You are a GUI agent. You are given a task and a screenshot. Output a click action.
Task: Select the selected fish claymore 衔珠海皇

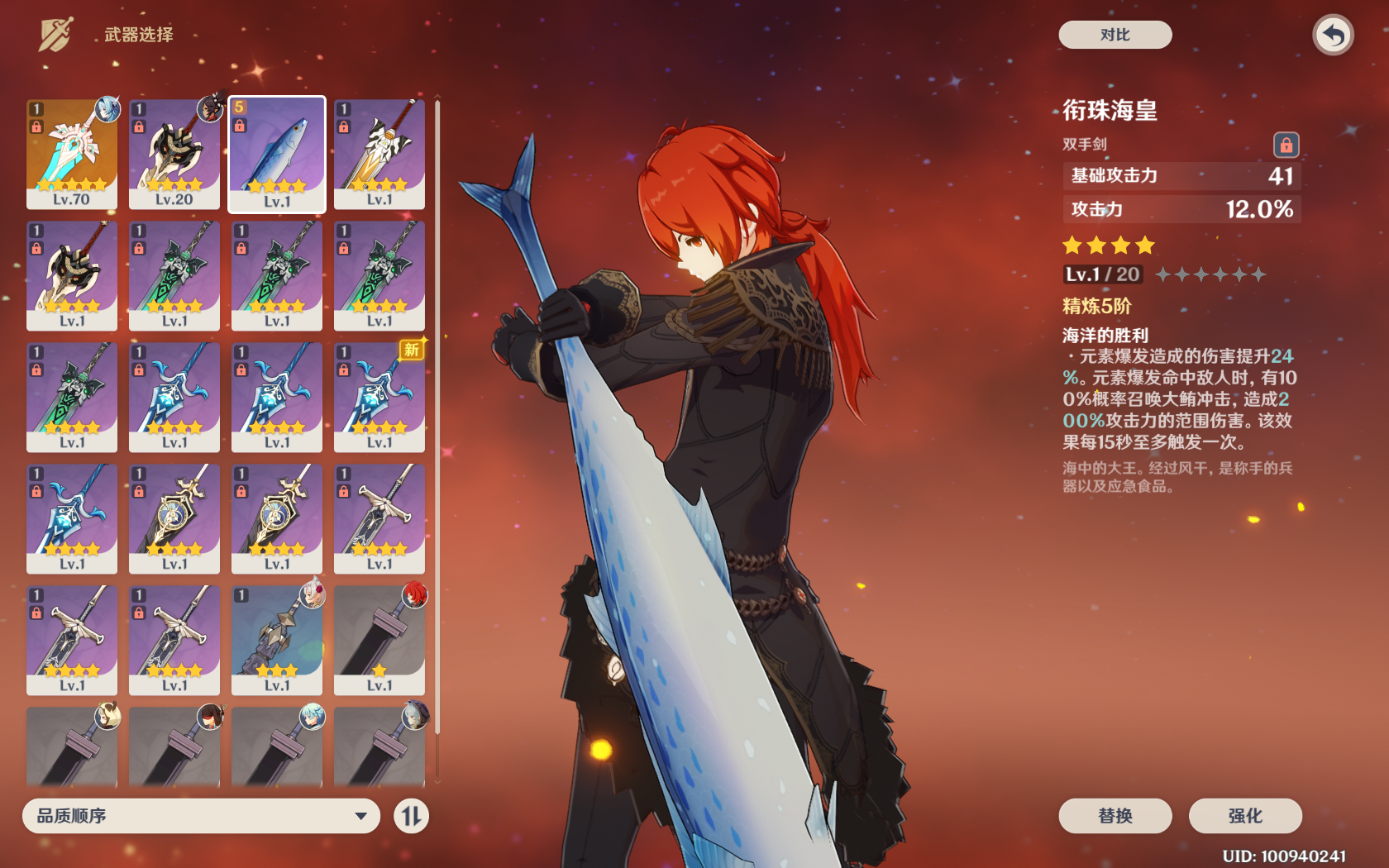[x=277, y=154]
